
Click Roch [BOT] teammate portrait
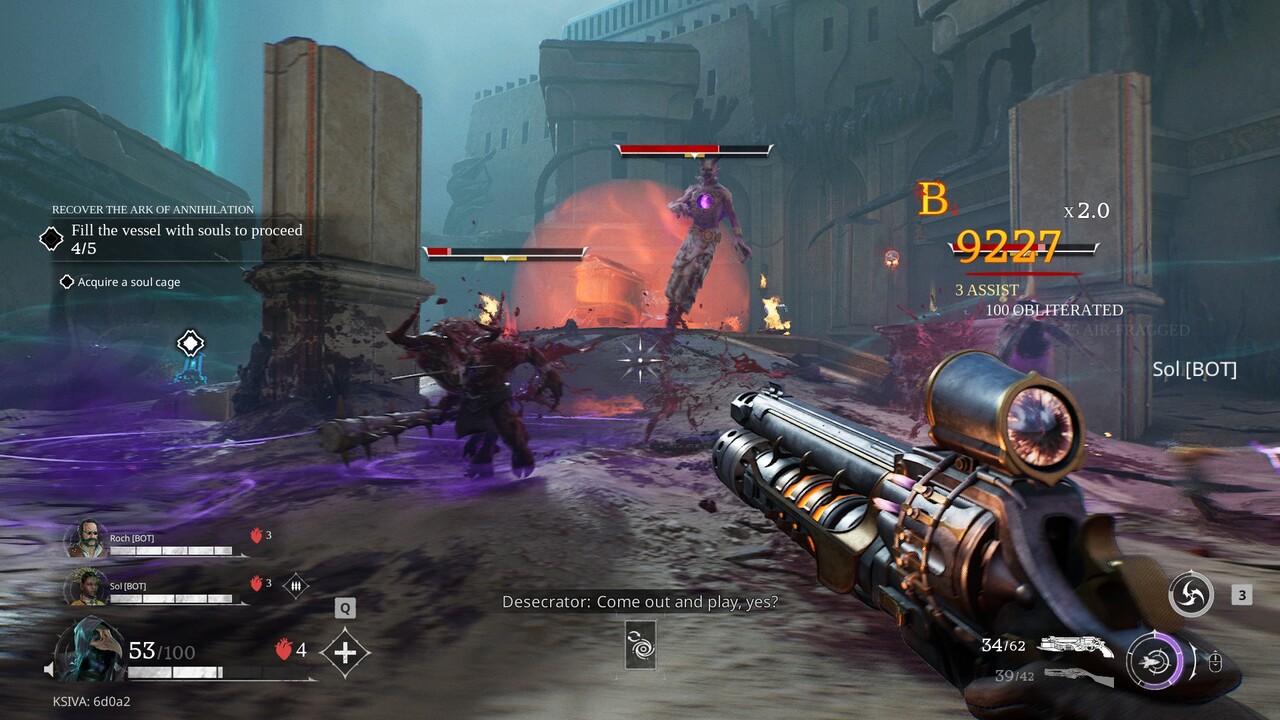[x=86, y=541]
